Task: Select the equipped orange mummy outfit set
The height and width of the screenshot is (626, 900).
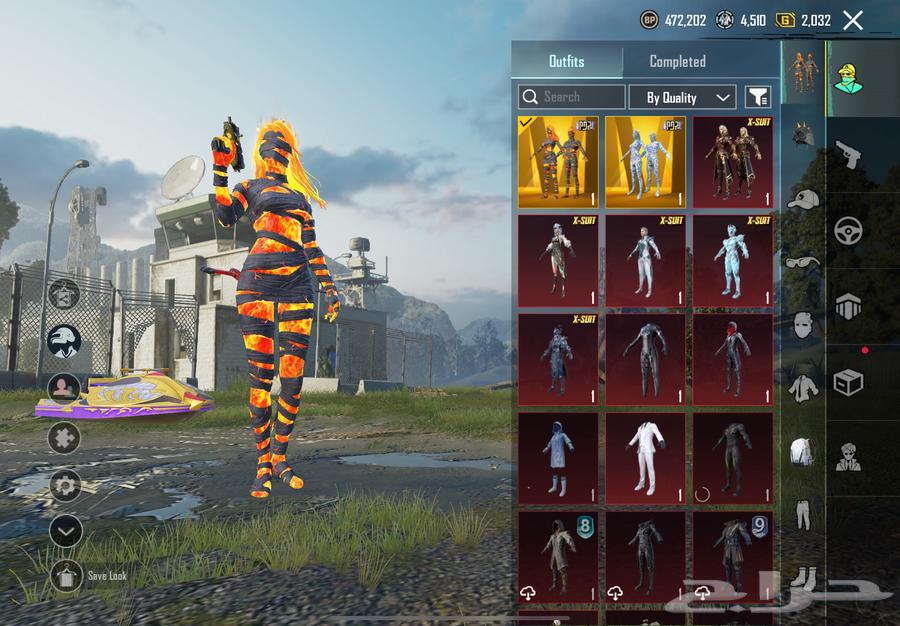Action: pos(558,161)
